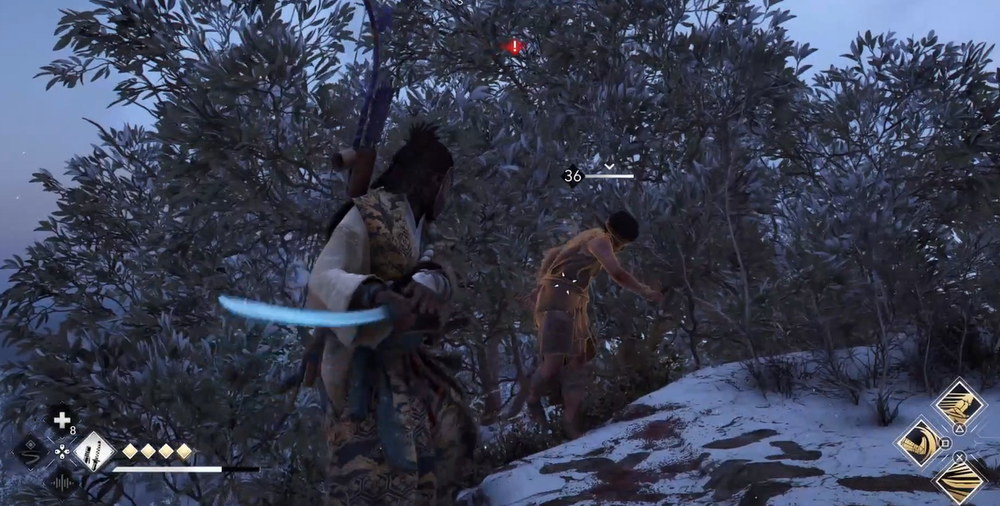Activate the sound wave whistle icon
This screenshot has width=1000, height=506.
pyautogui.click(x=62, y=482)
